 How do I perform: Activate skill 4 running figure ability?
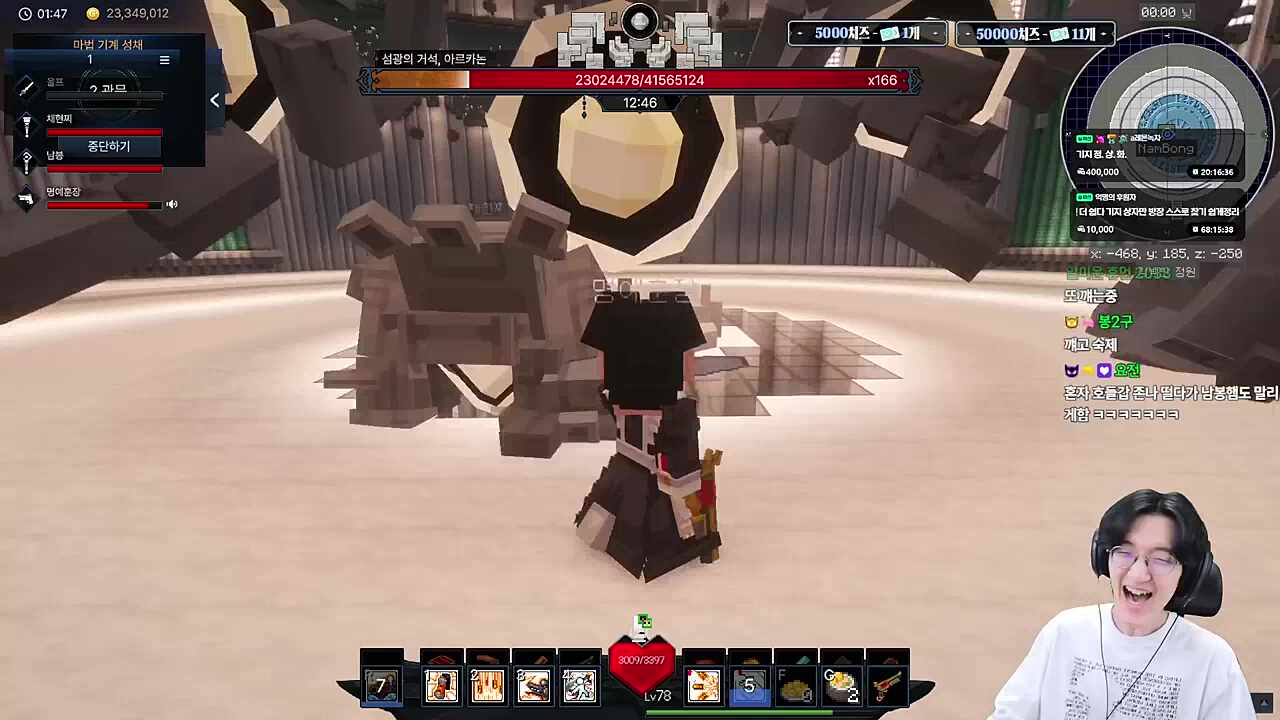579,685
